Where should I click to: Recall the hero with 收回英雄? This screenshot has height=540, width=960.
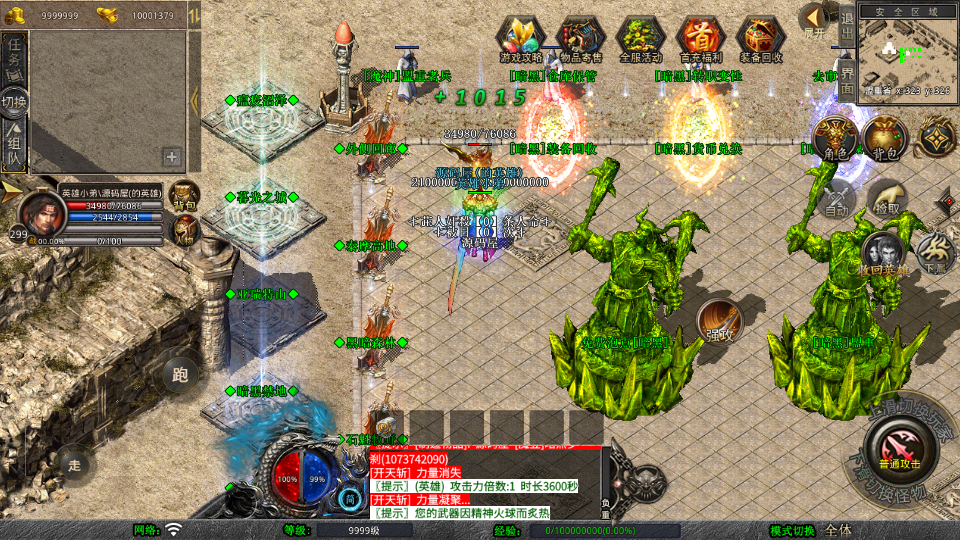point(884,255)
